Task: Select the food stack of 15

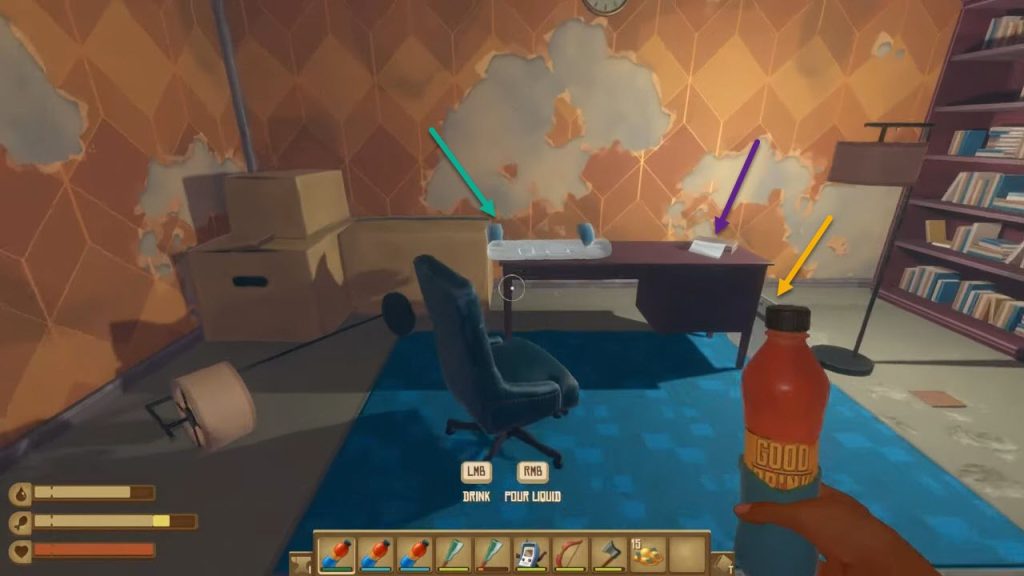Action: coord(647,554)
